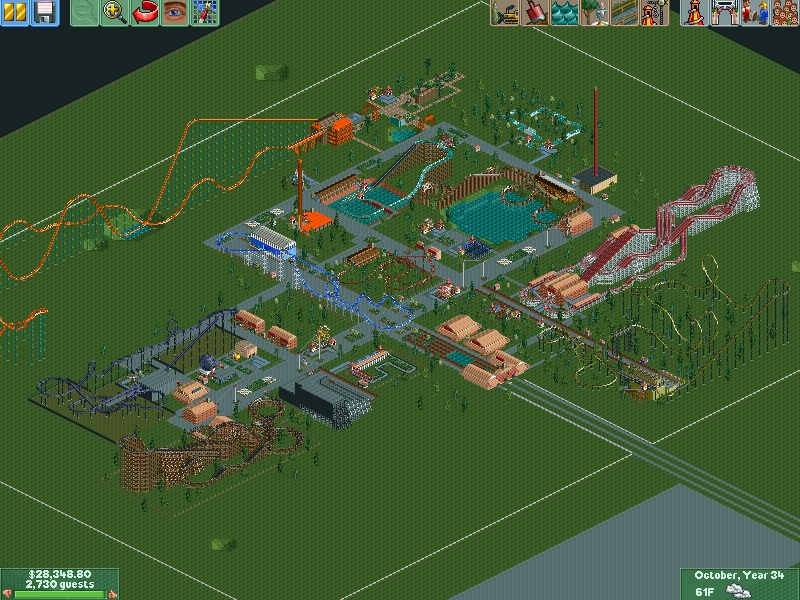Select the footpath building tool
The image size is (800, 600).
click(x=625, y=13)
